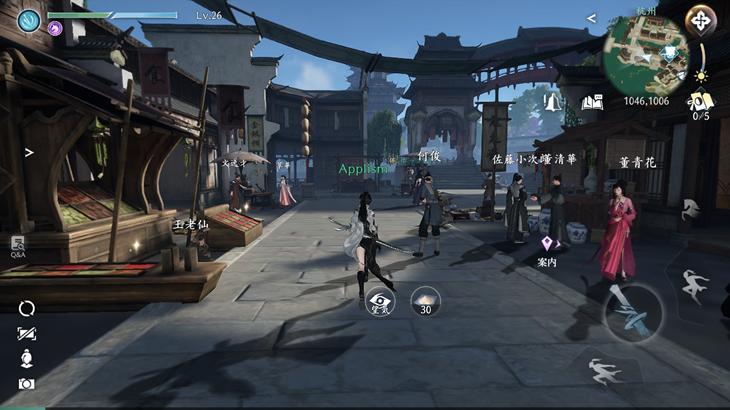Image resolution: width=730 pixels, height=410 pixels.
Task: Open the four-arrow menu button
Action: (x=700, y=20)
